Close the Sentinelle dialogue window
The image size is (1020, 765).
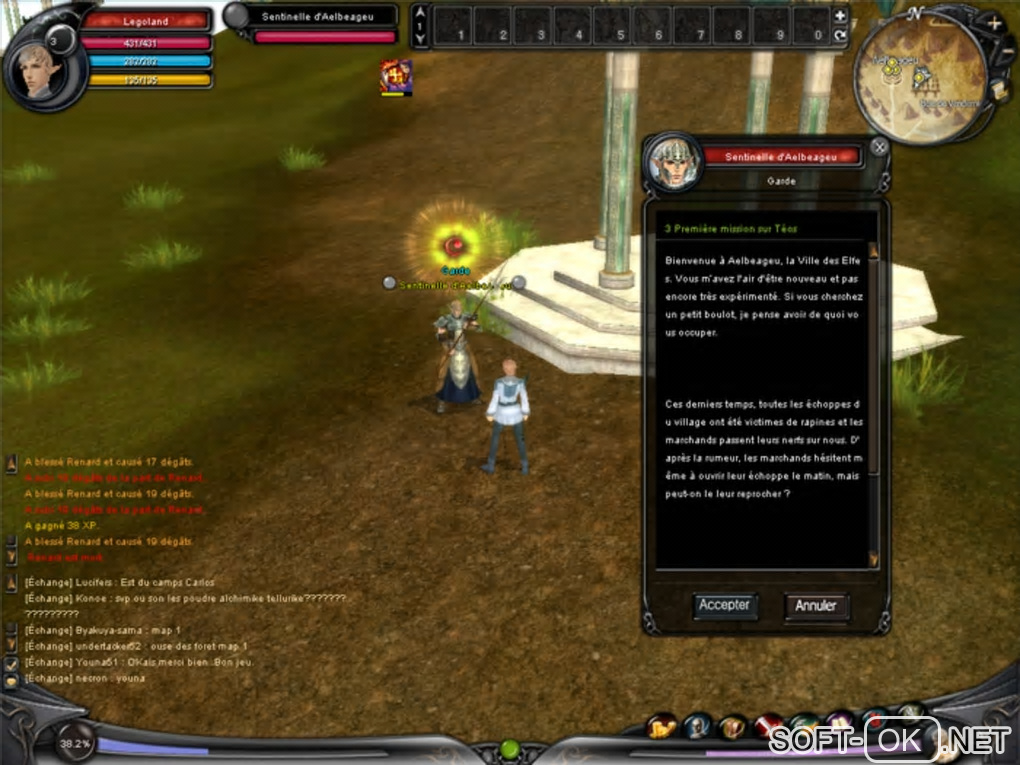[x=879, y=147]
